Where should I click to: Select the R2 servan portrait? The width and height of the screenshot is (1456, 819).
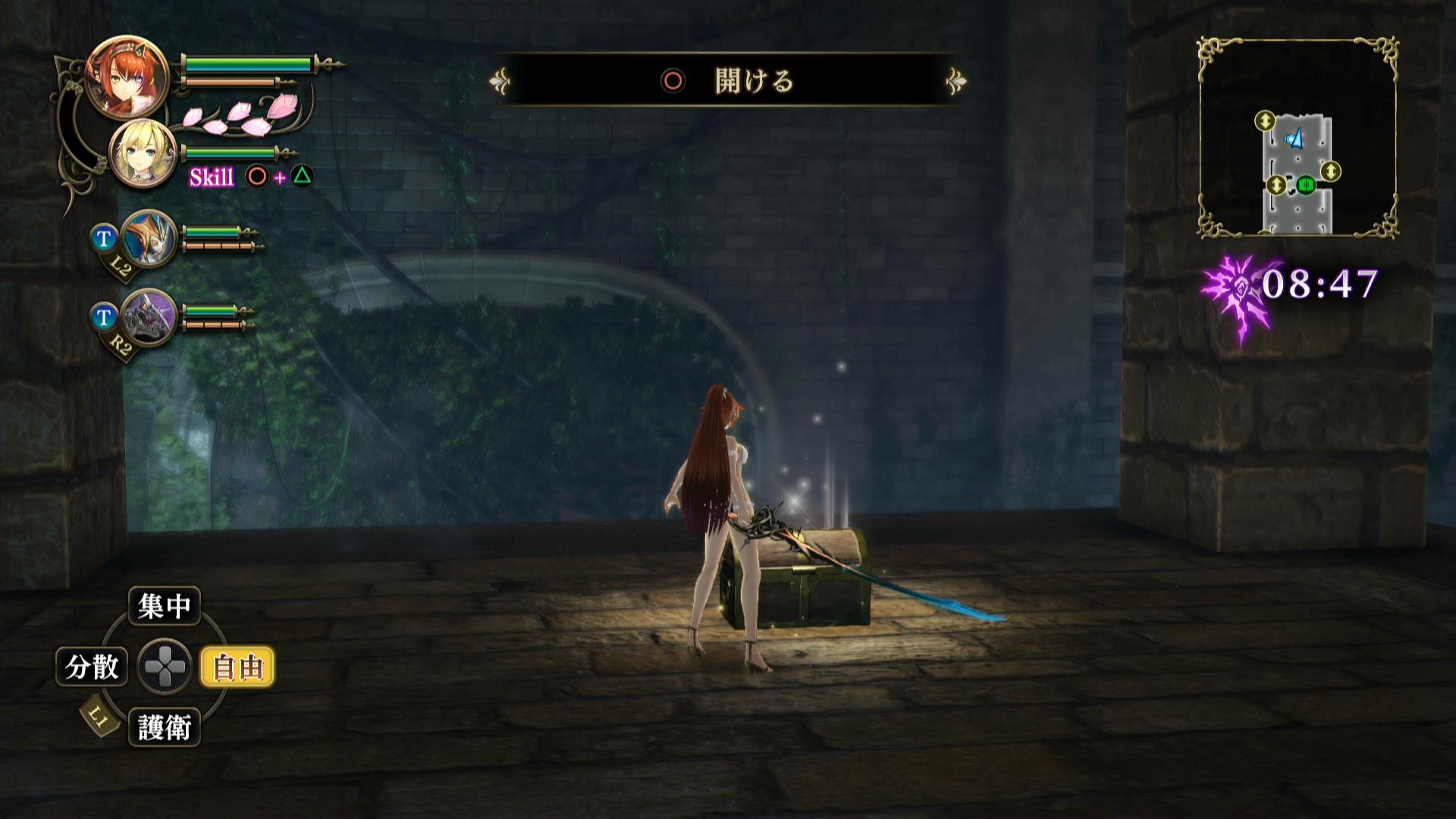click(x=149, y=317)
